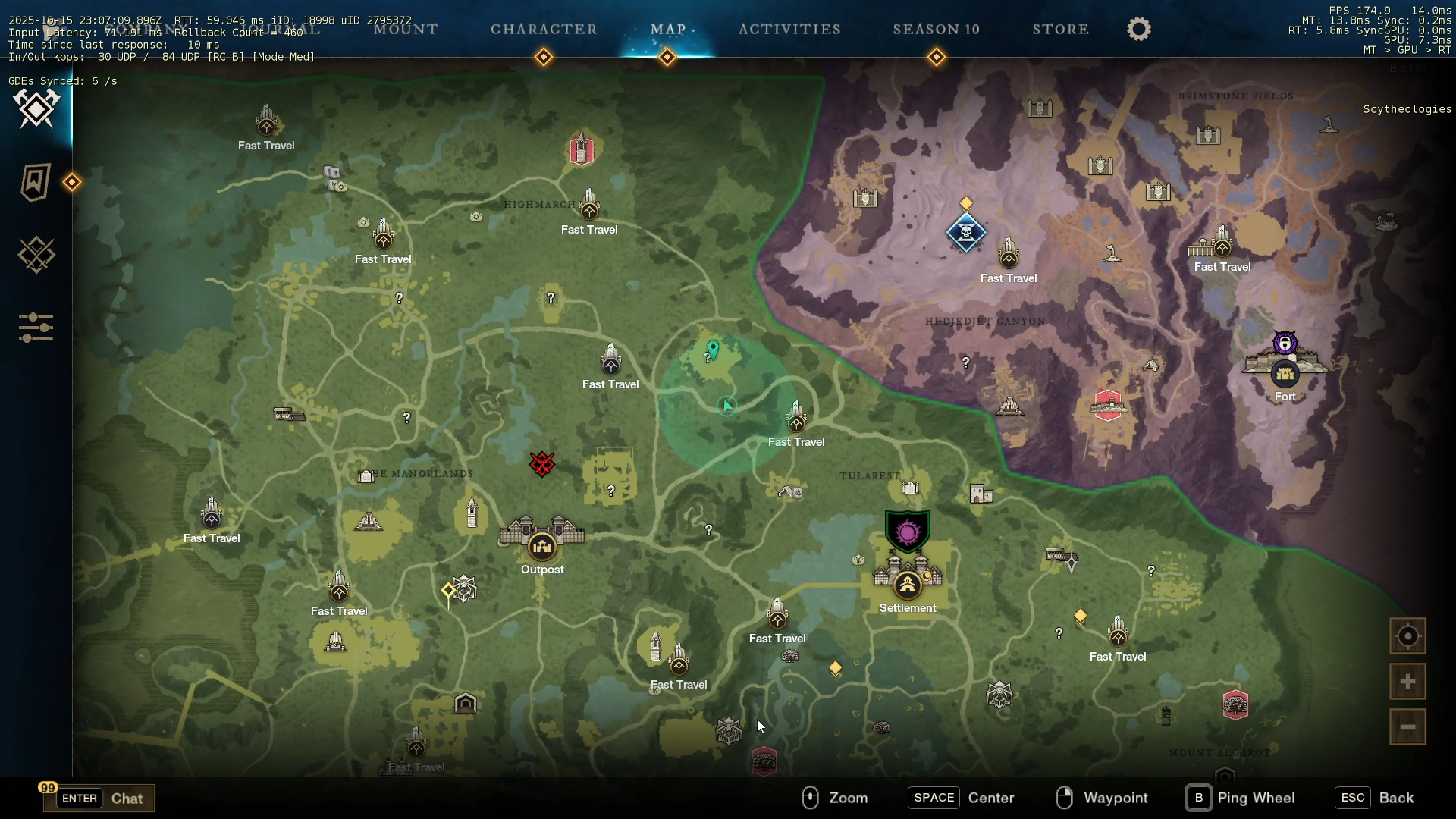
Task: Open the Character tab
Action: (544, 30)
